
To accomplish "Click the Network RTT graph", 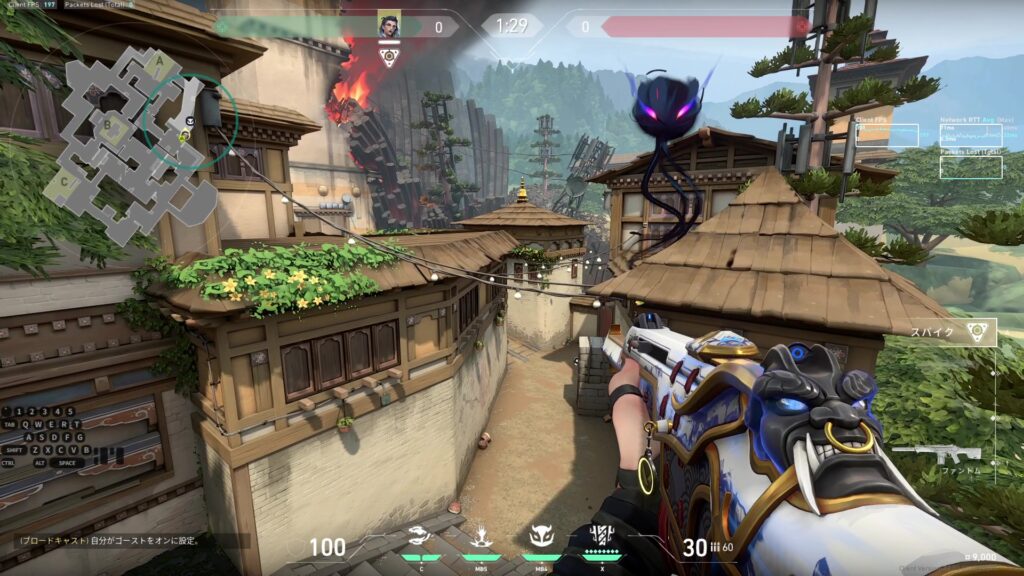I will (971, 135).
